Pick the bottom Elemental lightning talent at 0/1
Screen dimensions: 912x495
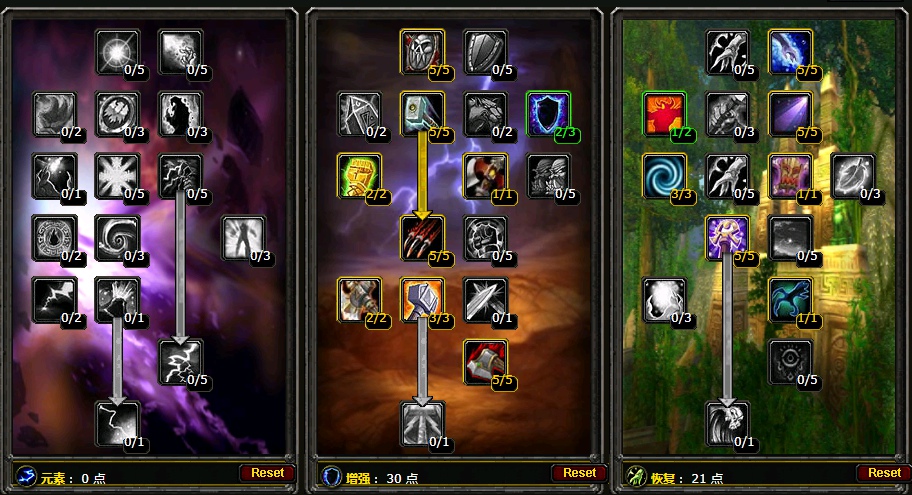pos(117,423)
